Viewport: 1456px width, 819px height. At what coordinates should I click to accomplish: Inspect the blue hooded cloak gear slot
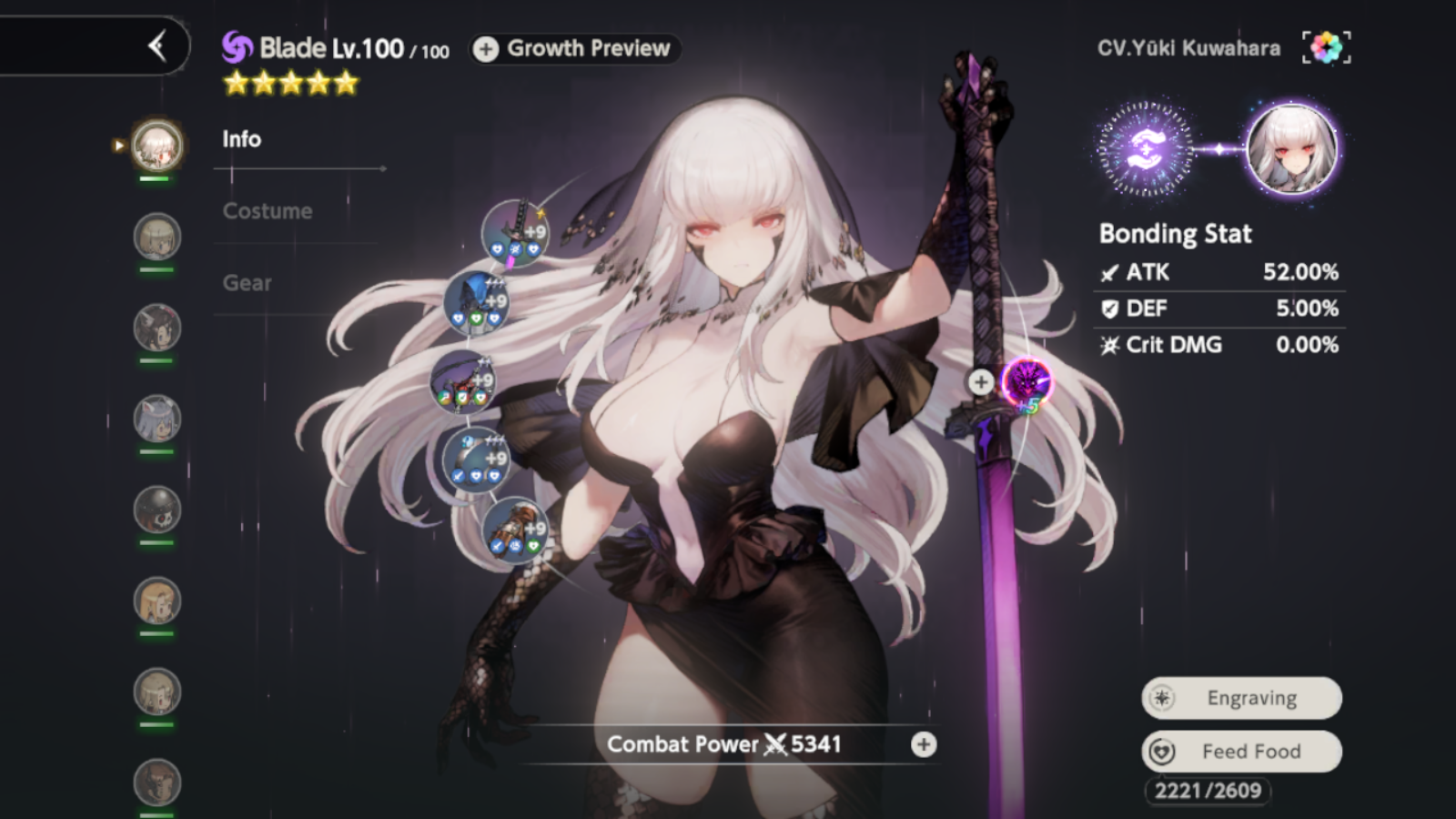click(477, 302)
